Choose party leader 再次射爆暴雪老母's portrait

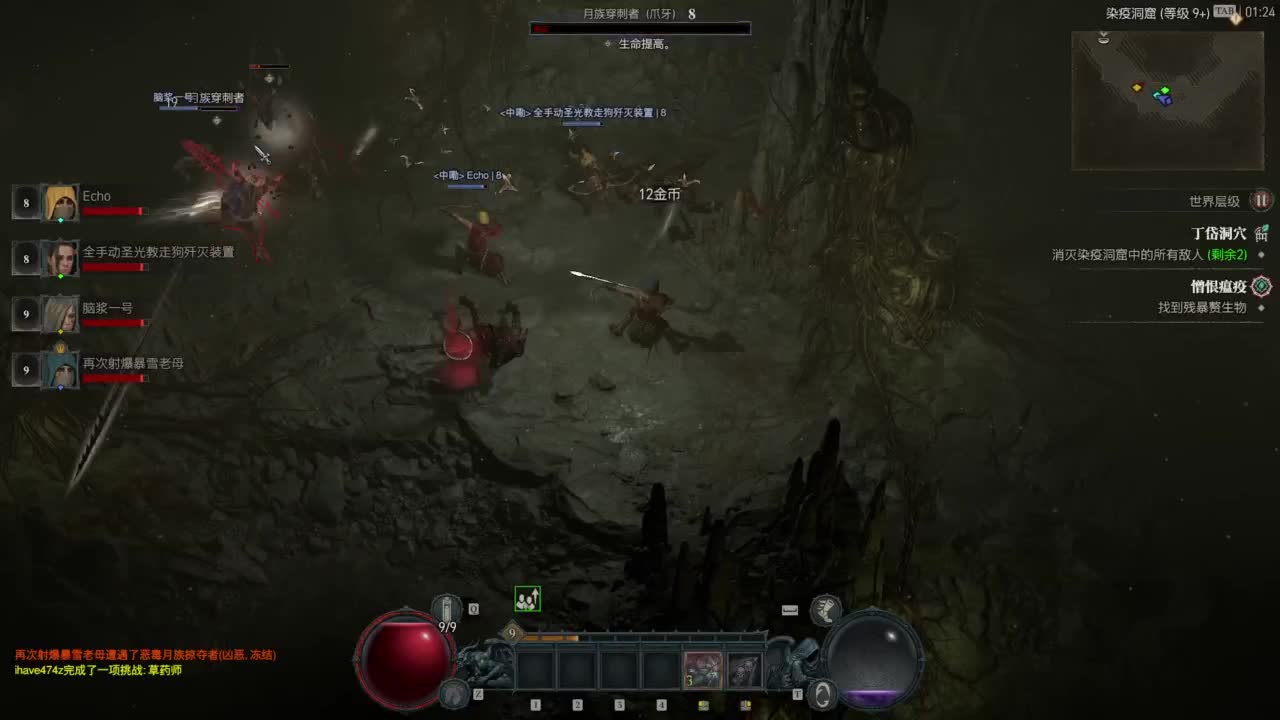61,371
